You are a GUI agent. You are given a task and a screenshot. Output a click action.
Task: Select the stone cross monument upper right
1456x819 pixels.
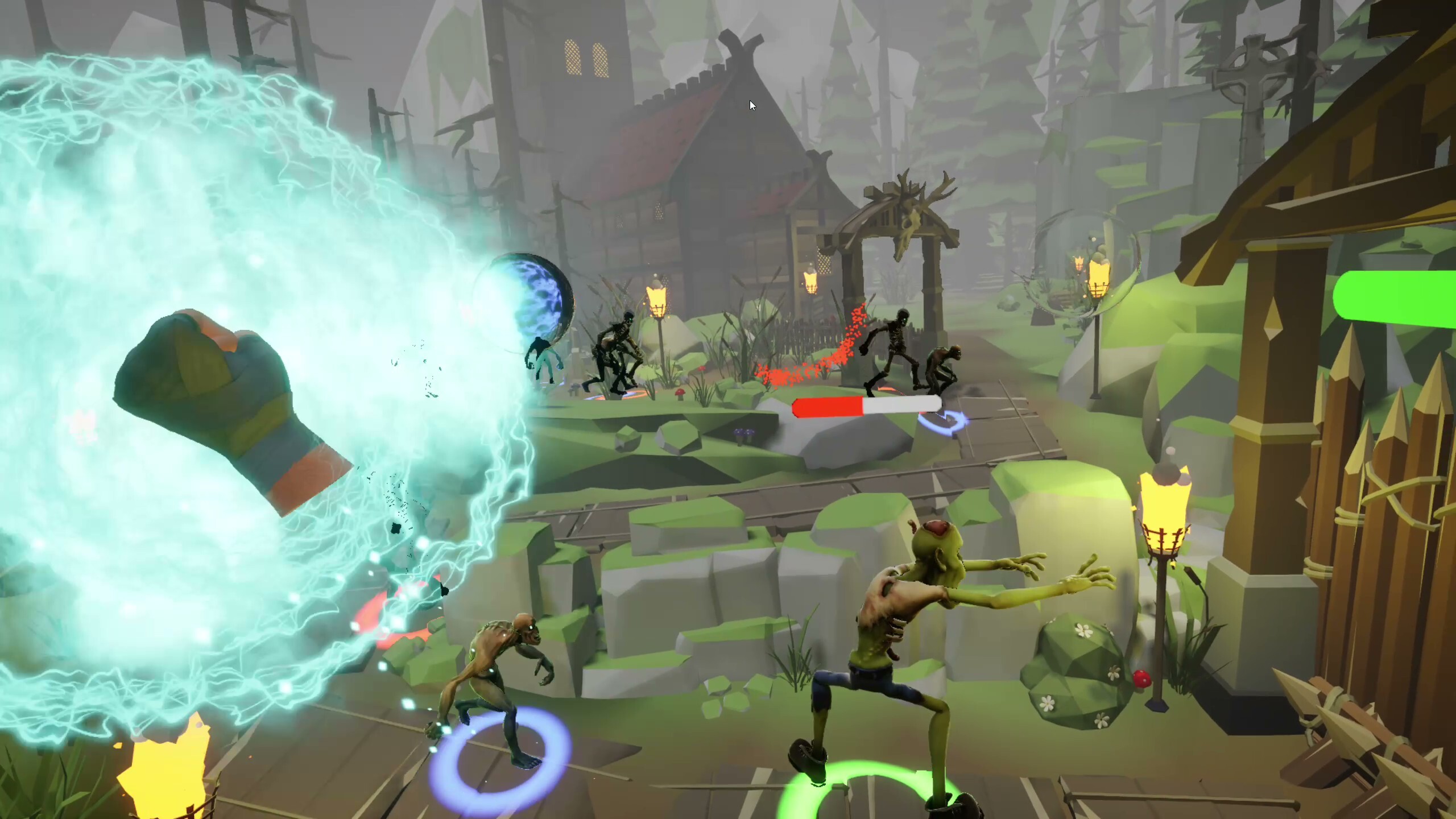[1251, 74]
